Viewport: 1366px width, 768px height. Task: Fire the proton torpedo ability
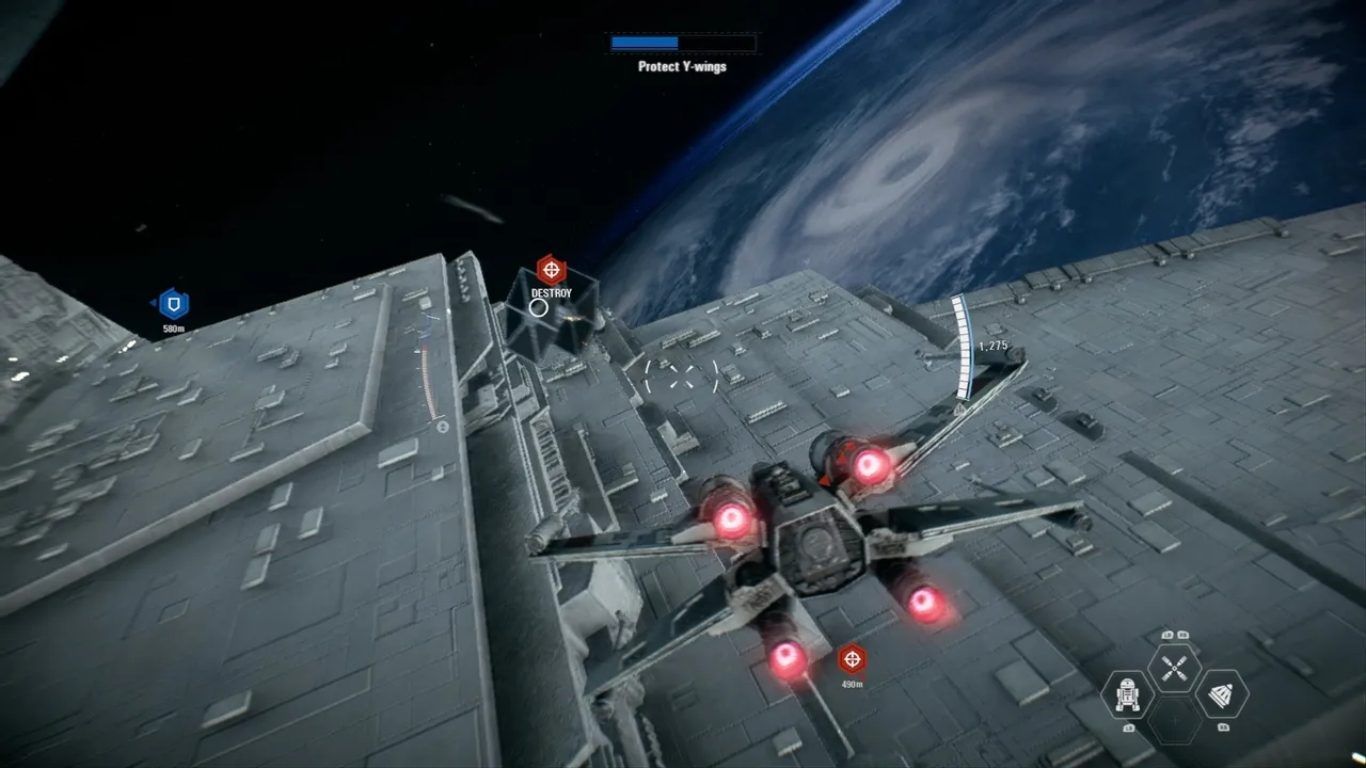click(1221, 693)
